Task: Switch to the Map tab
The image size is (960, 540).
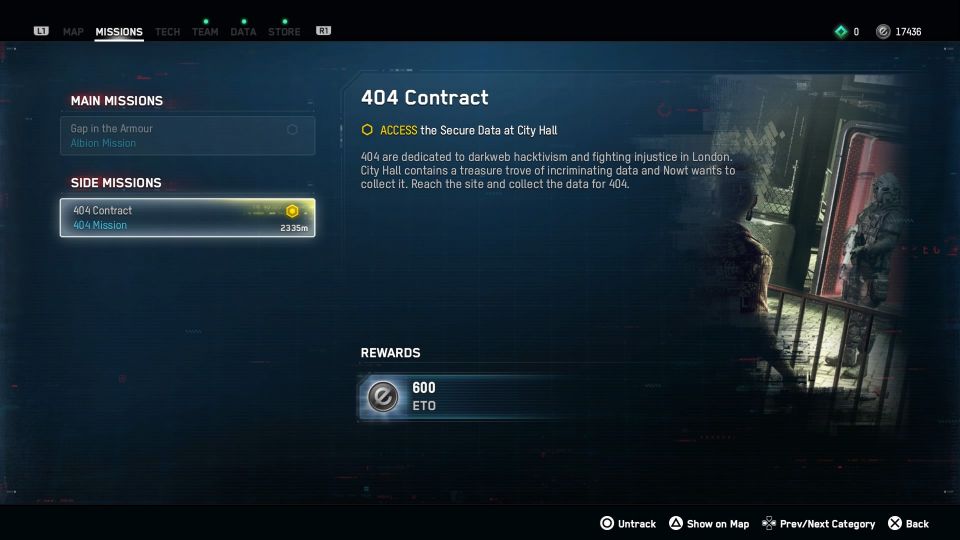Action: (73, 32)
